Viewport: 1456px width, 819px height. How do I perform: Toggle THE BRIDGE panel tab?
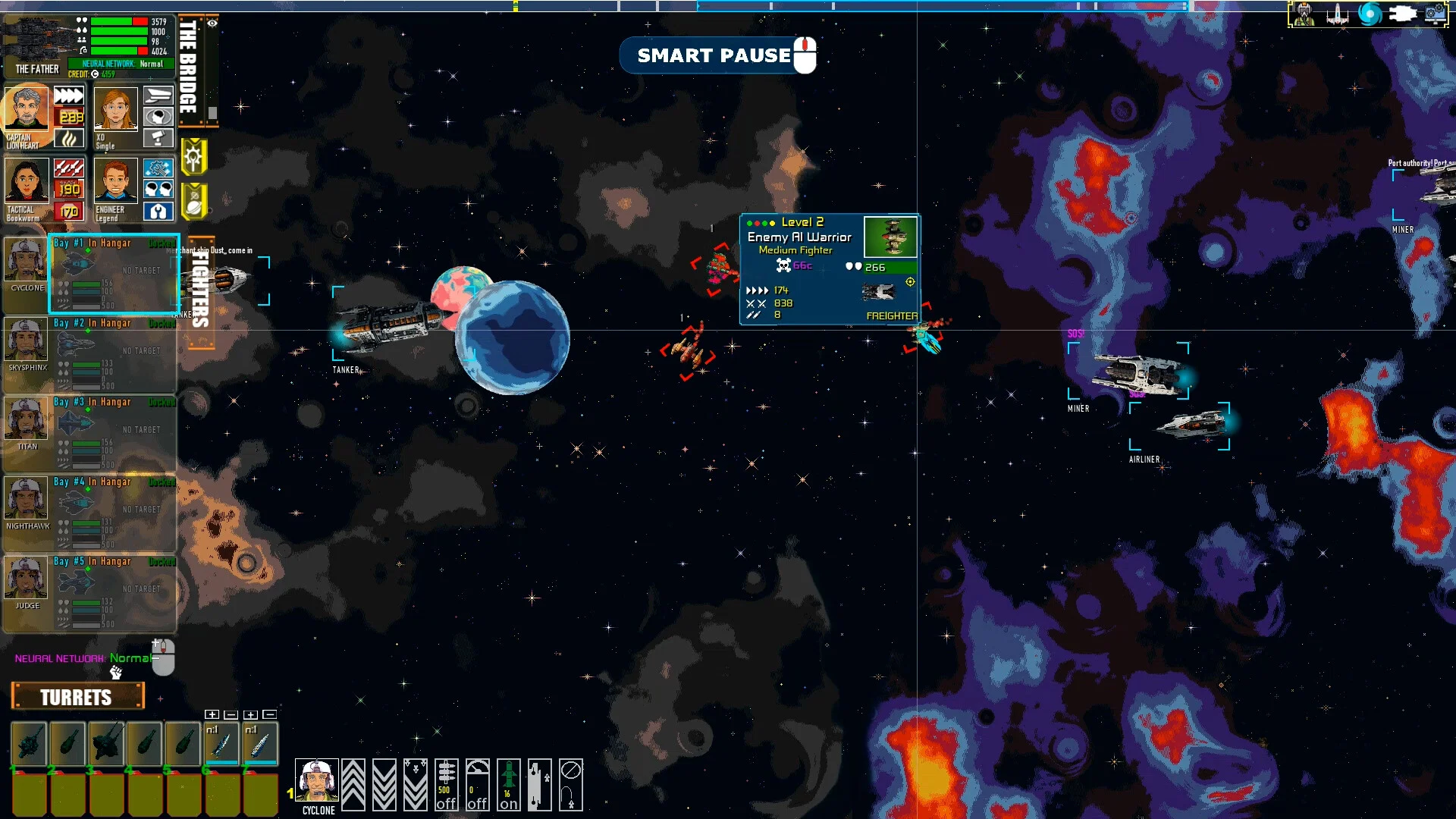click(x=189, y=67)
